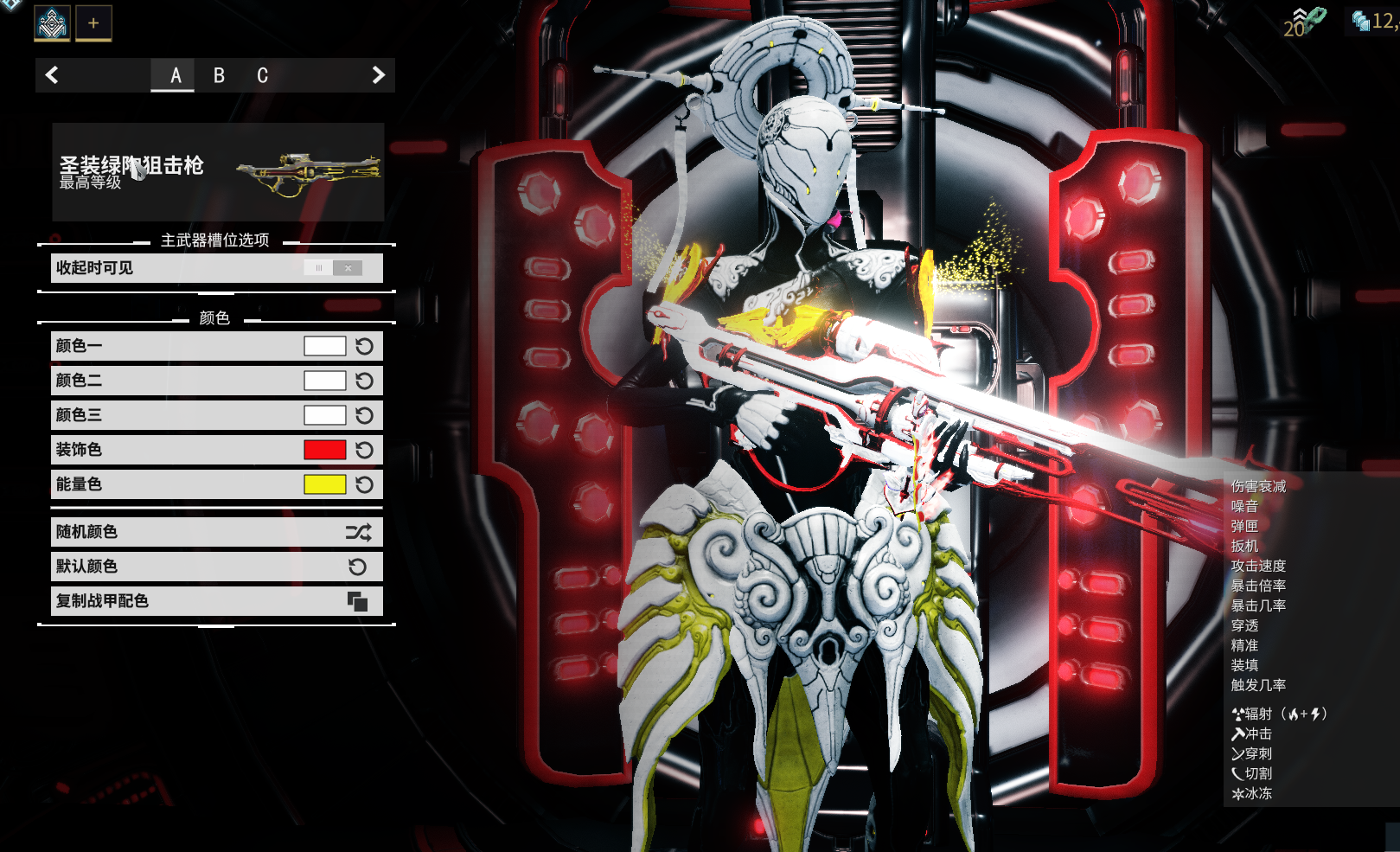Image resolution: width=1400 pixels, height=852 pixels.
Task: Click the plus button at top left
Action: pos(93,23)
